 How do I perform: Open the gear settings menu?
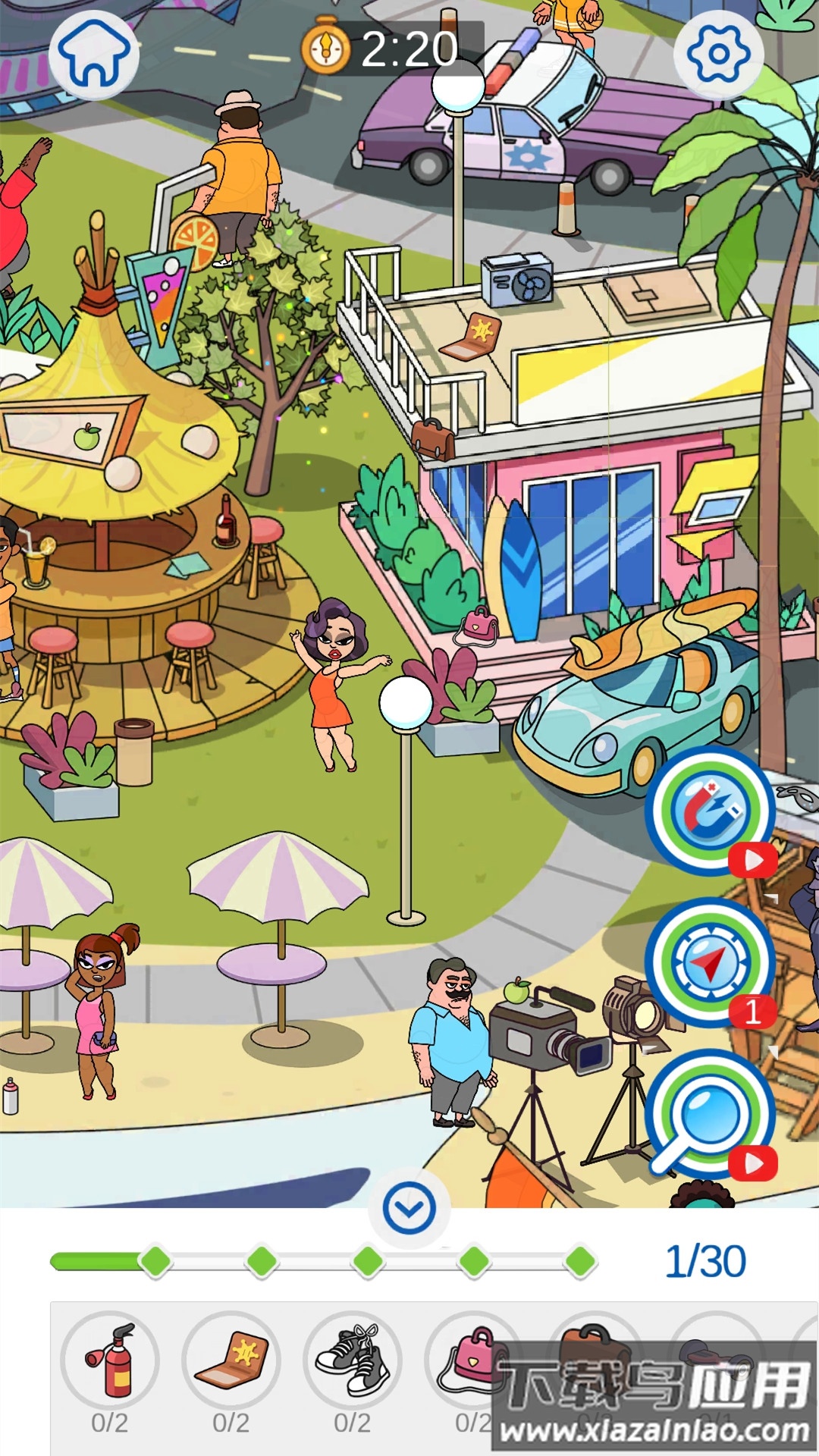point(718,53)
